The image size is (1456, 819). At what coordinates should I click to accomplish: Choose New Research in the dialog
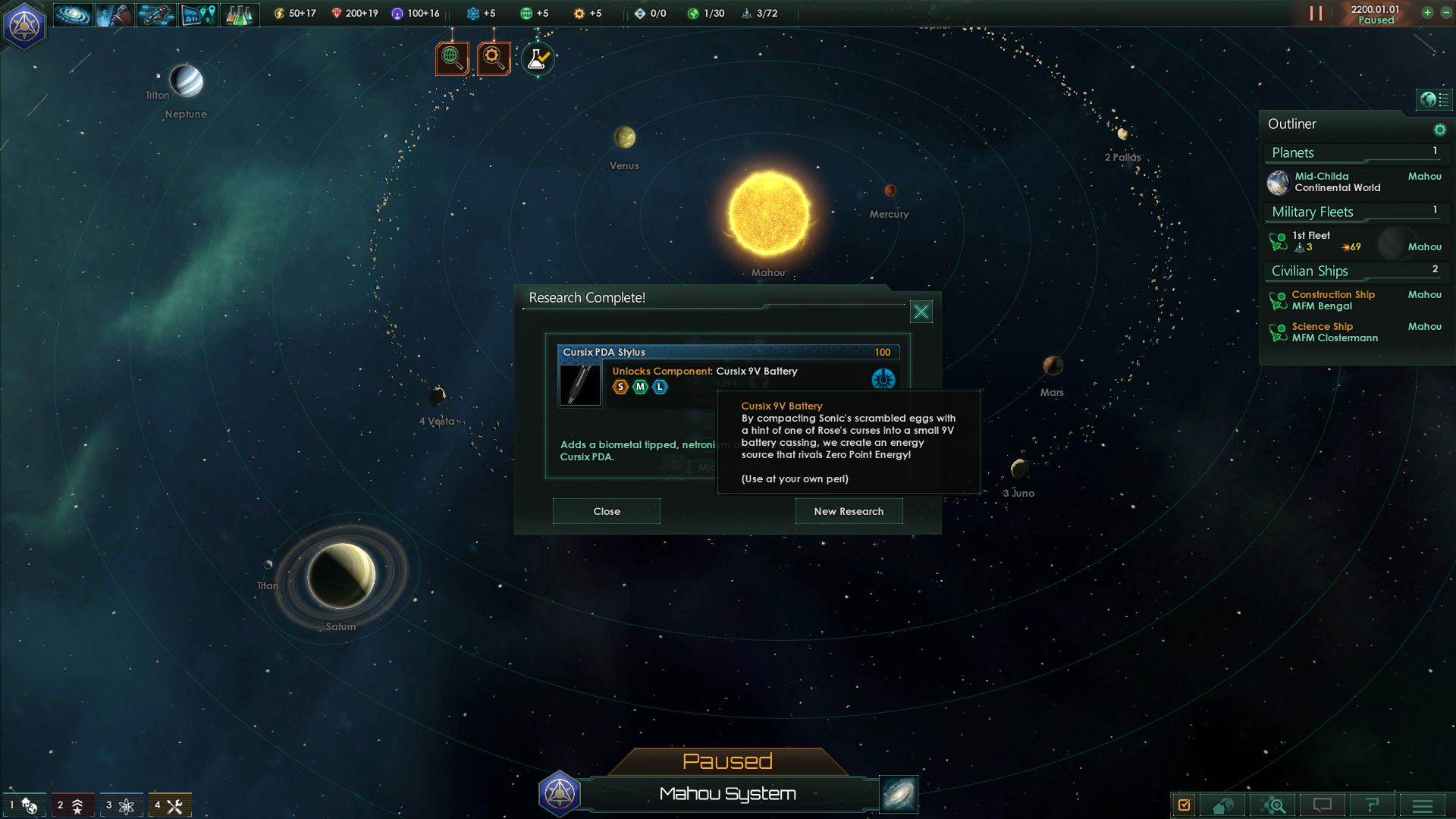click(849, 511)
